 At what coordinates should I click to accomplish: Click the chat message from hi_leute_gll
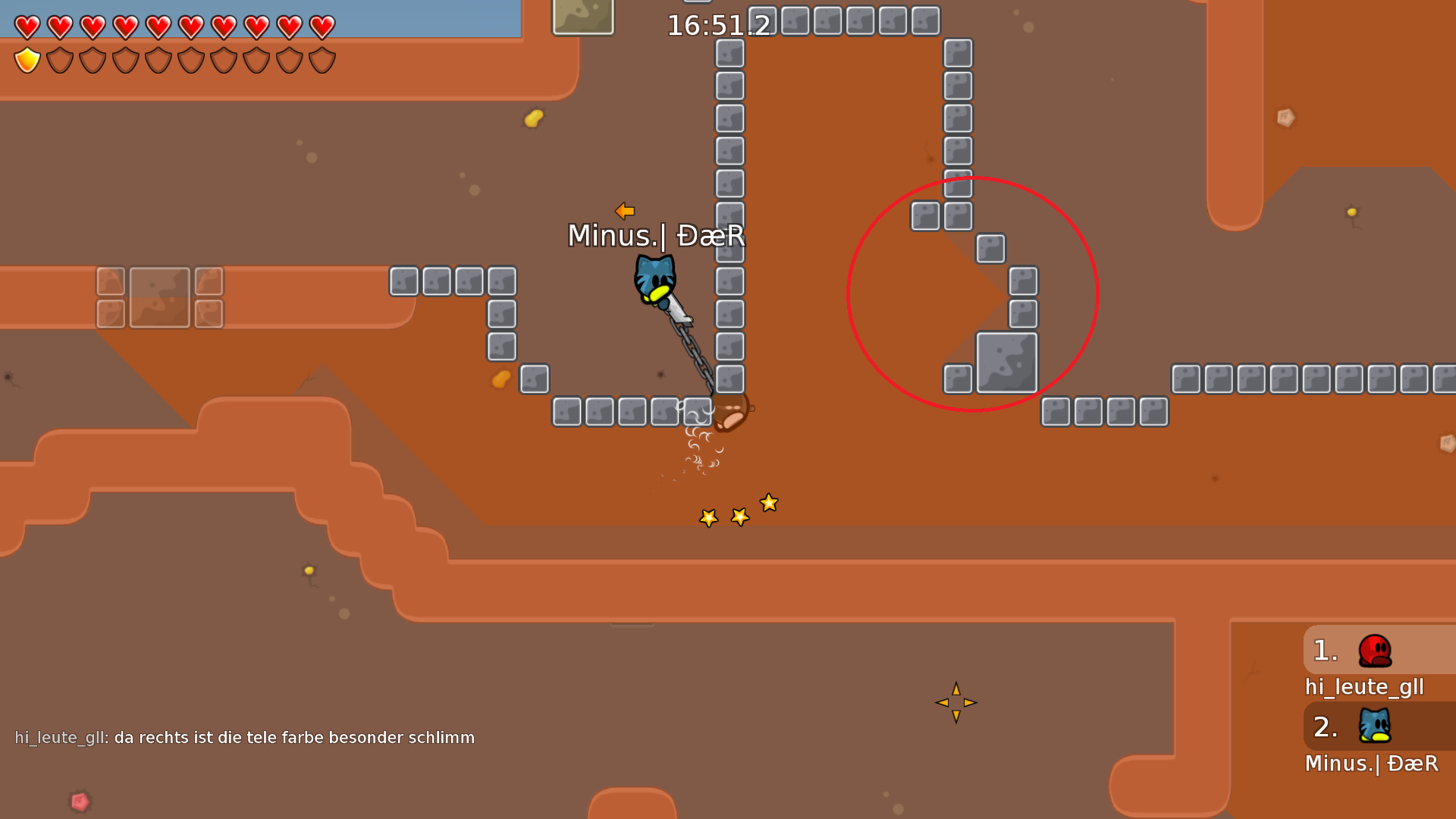point(243,736)
